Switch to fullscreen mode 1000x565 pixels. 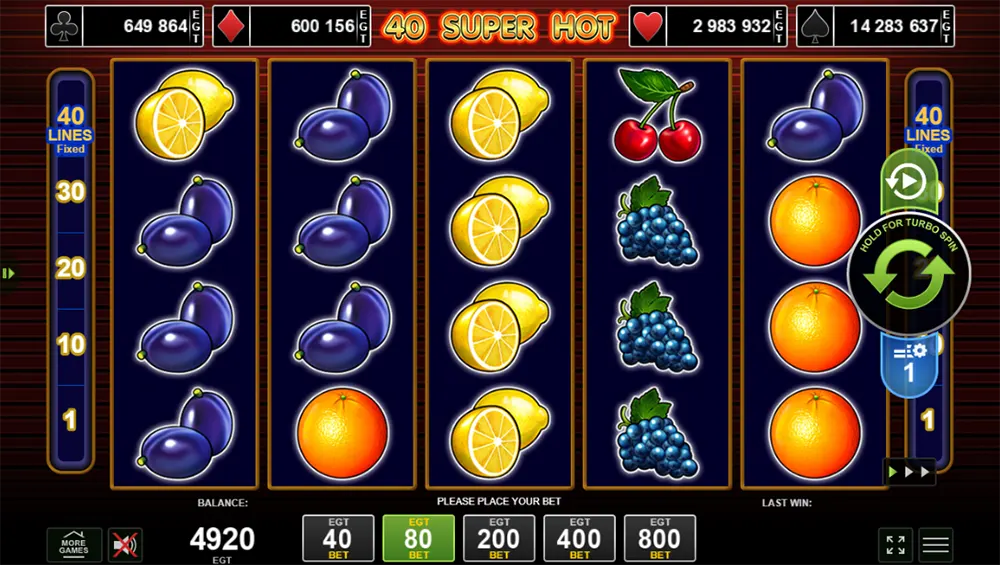[895, 545]
